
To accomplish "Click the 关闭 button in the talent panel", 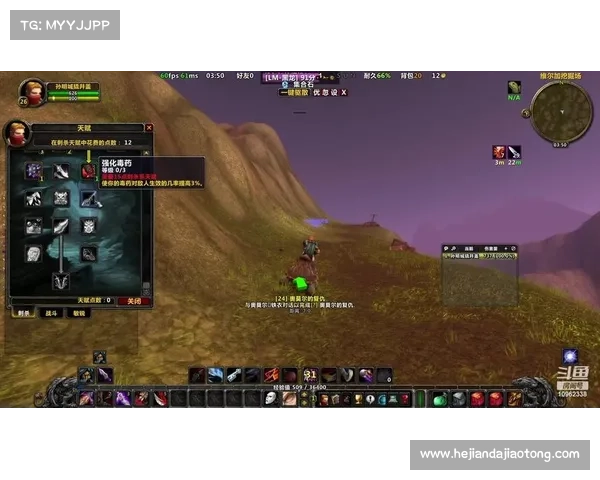I will pyautogui.click(x=133, y=300).
